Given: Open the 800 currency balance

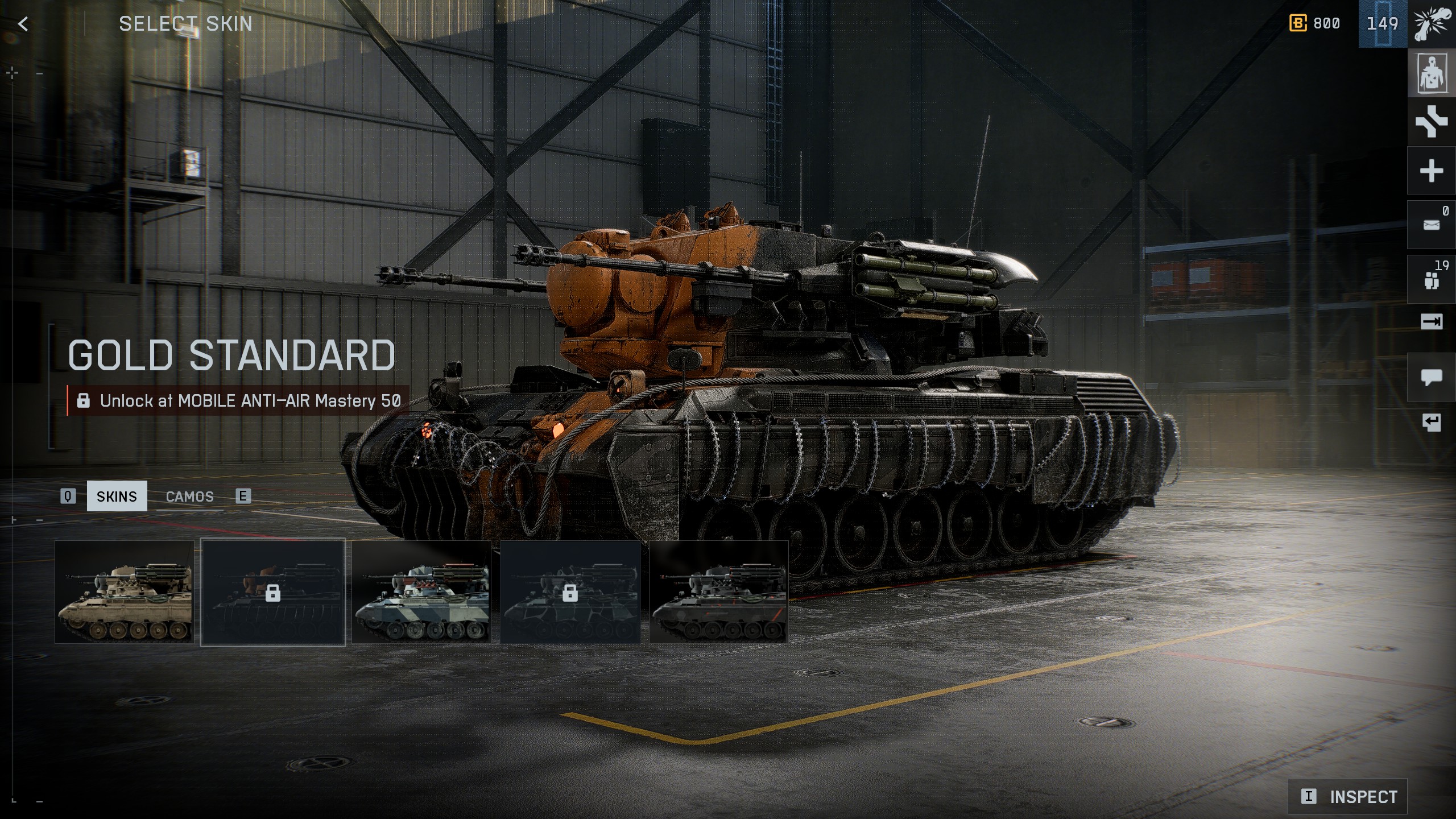Looking at the screenshot, I should (1315, 24).
